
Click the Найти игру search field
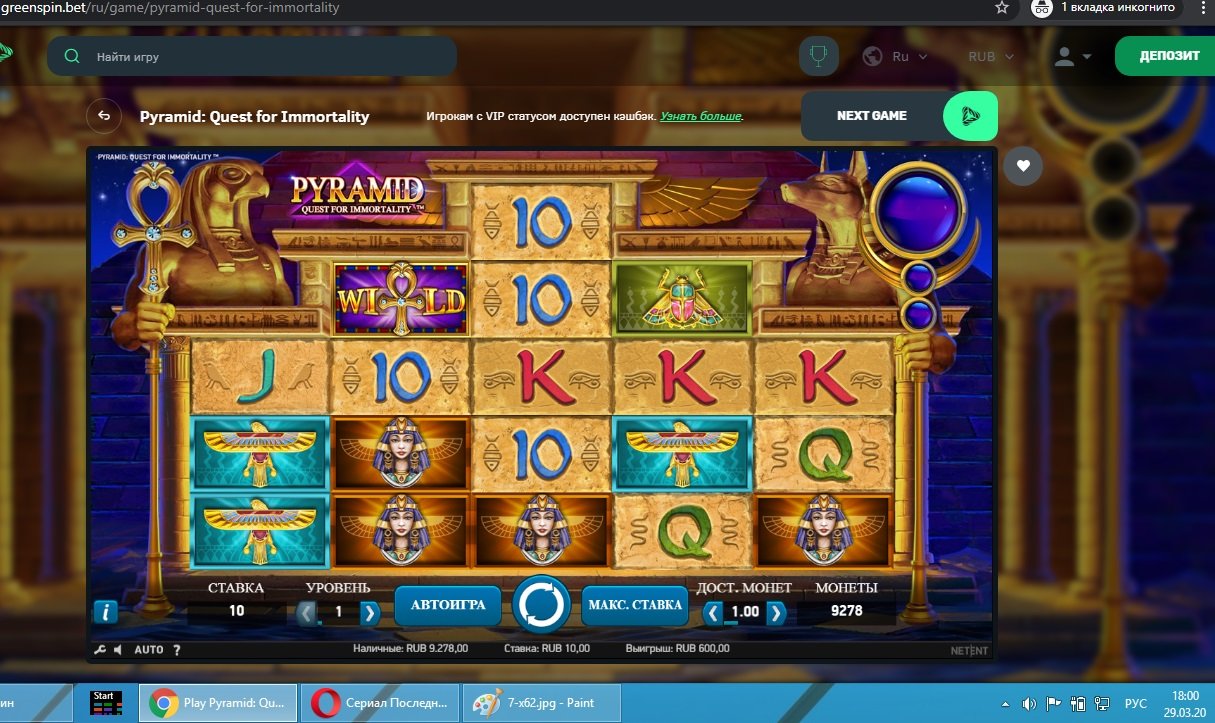(260, 57)
